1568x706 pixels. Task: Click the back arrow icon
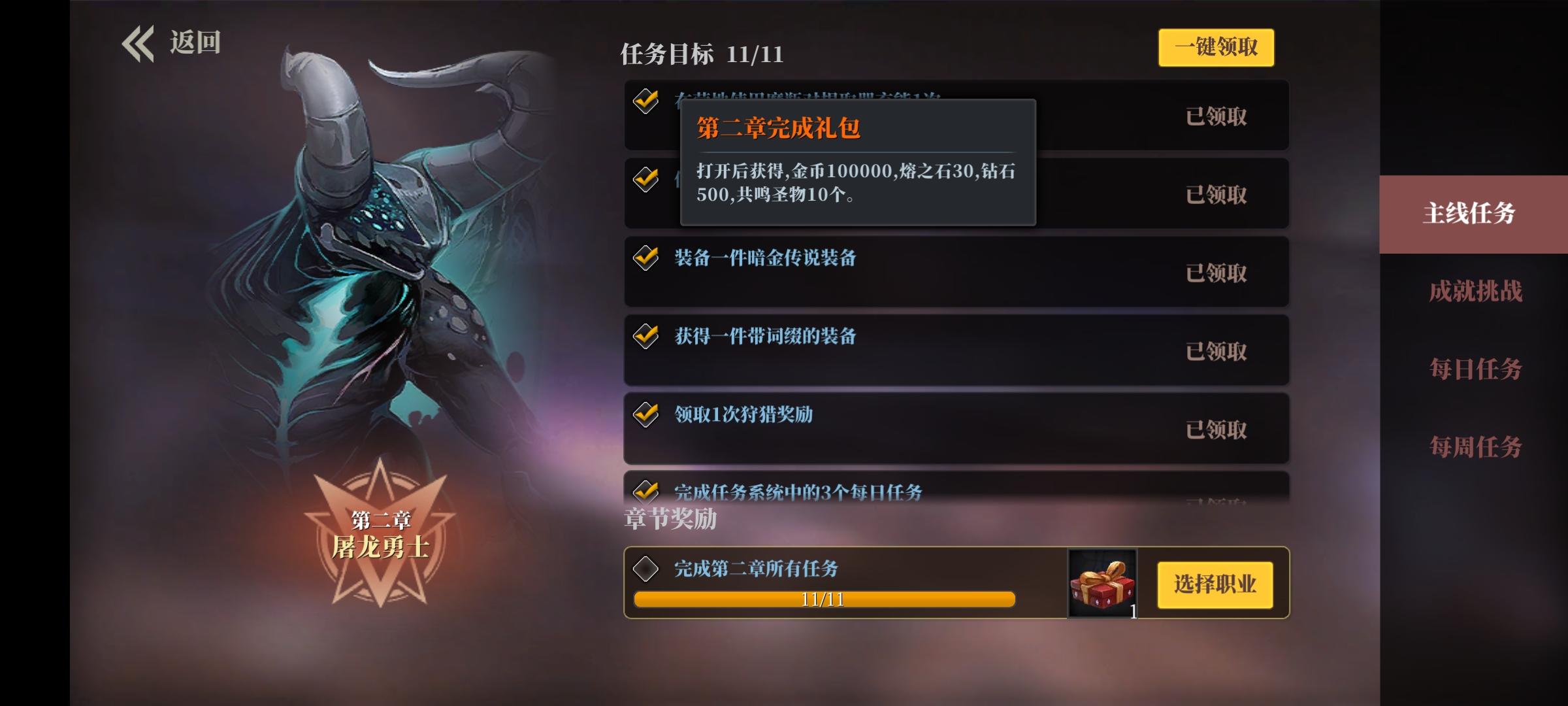tap(137, 42)
